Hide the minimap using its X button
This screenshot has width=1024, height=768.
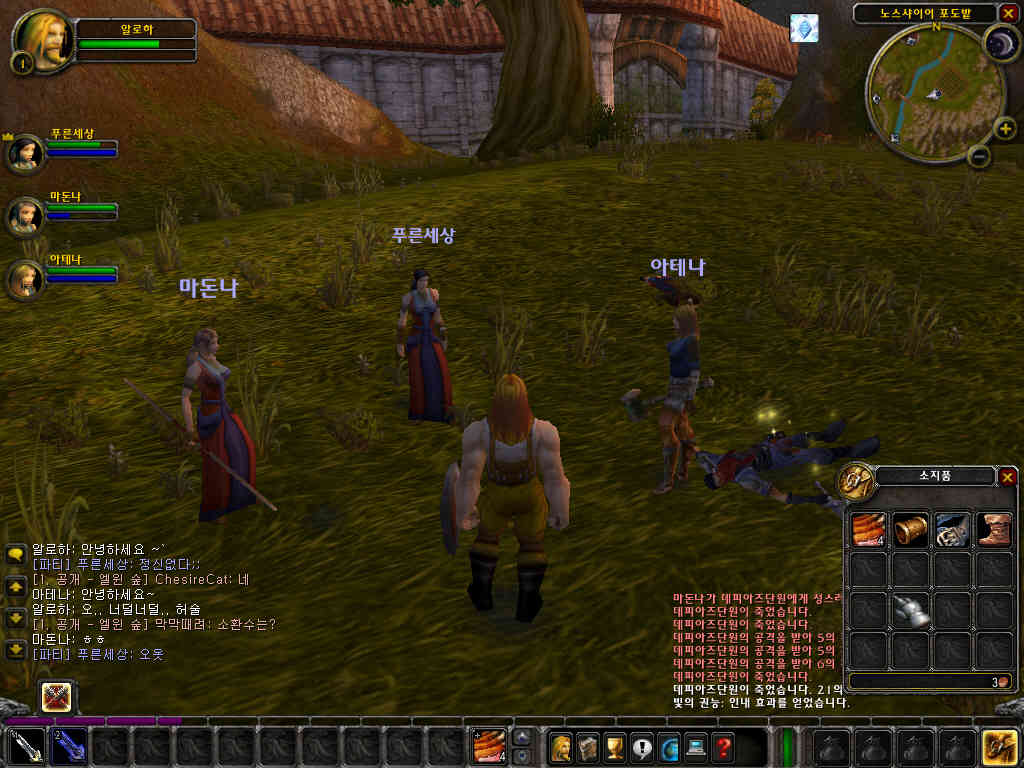point(1007,13)
